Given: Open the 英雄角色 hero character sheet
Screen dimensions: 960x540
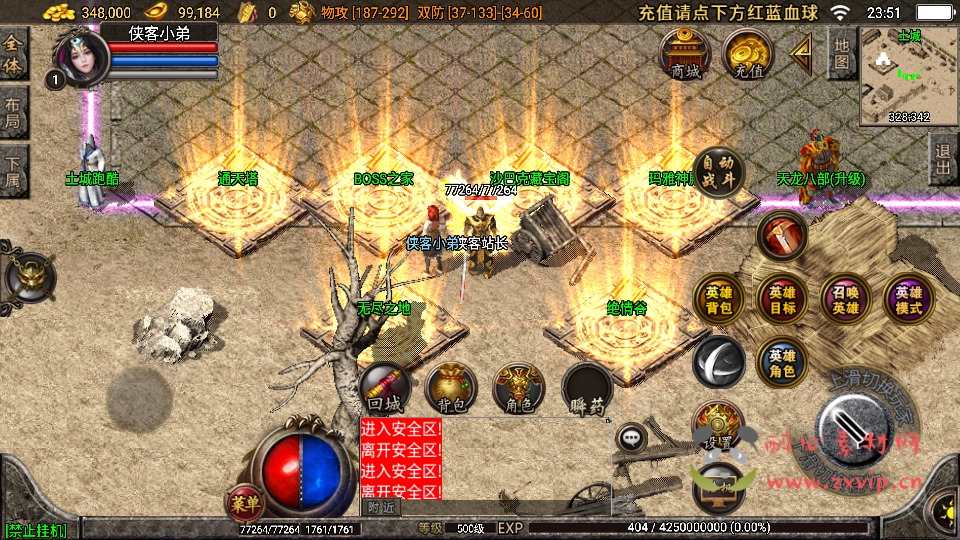Looking at the screenshot, I should 782,362.
